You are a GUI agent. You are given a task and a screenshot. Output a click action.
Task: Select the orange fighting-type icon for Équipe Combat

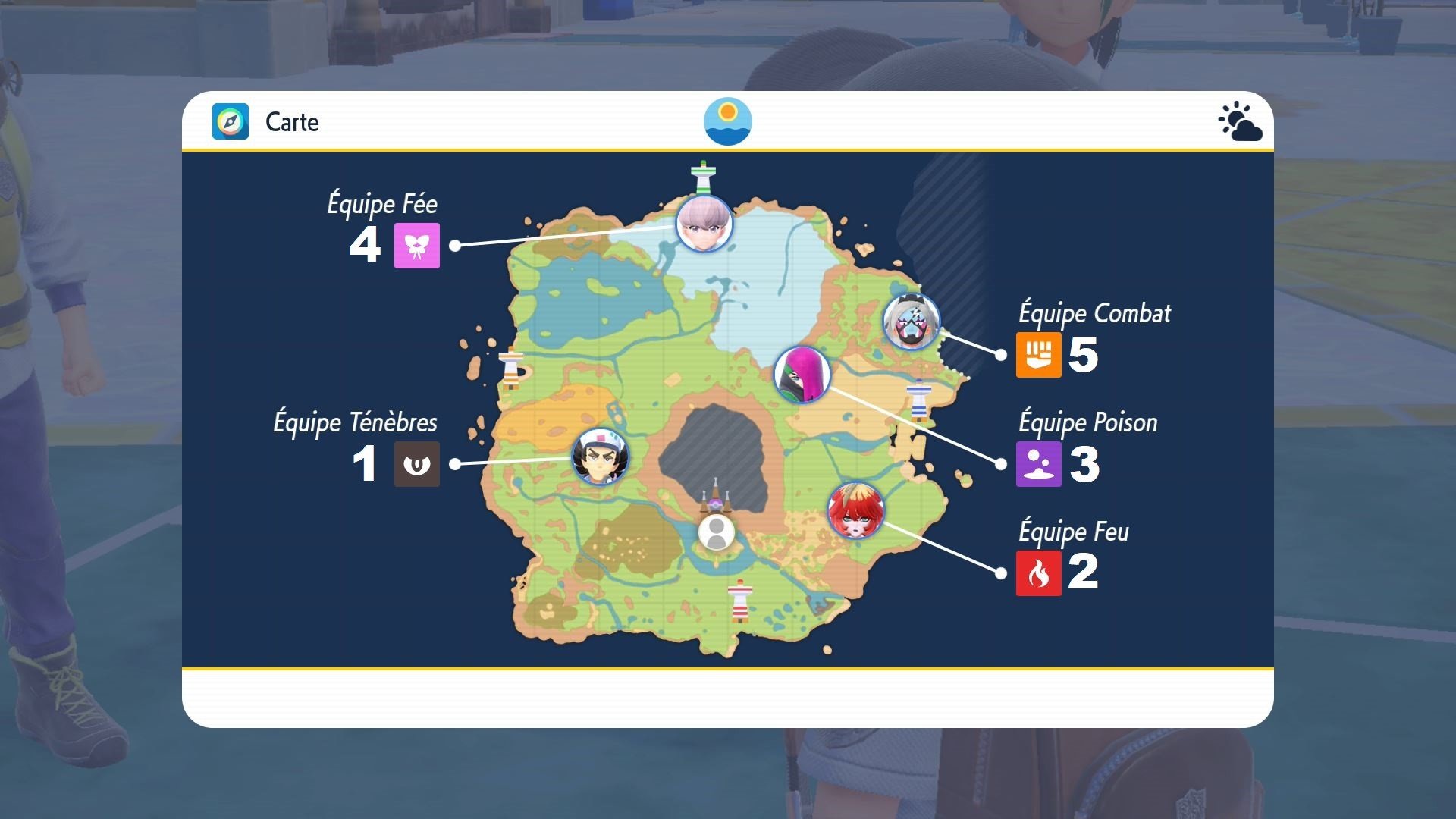1040,355
